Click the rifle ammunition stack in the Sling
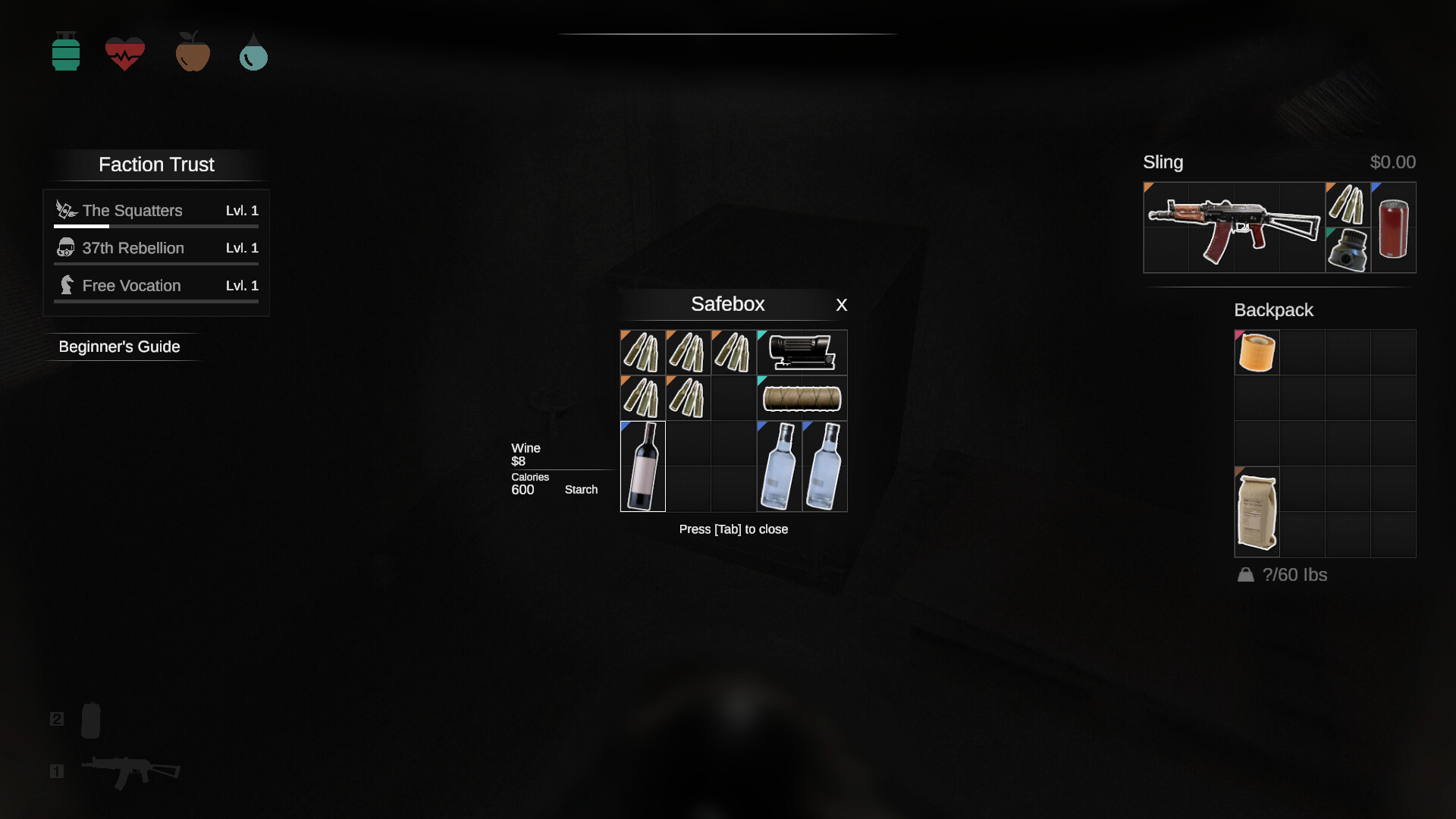This screenshot has height=819, width=1456. click(1348, 205)
